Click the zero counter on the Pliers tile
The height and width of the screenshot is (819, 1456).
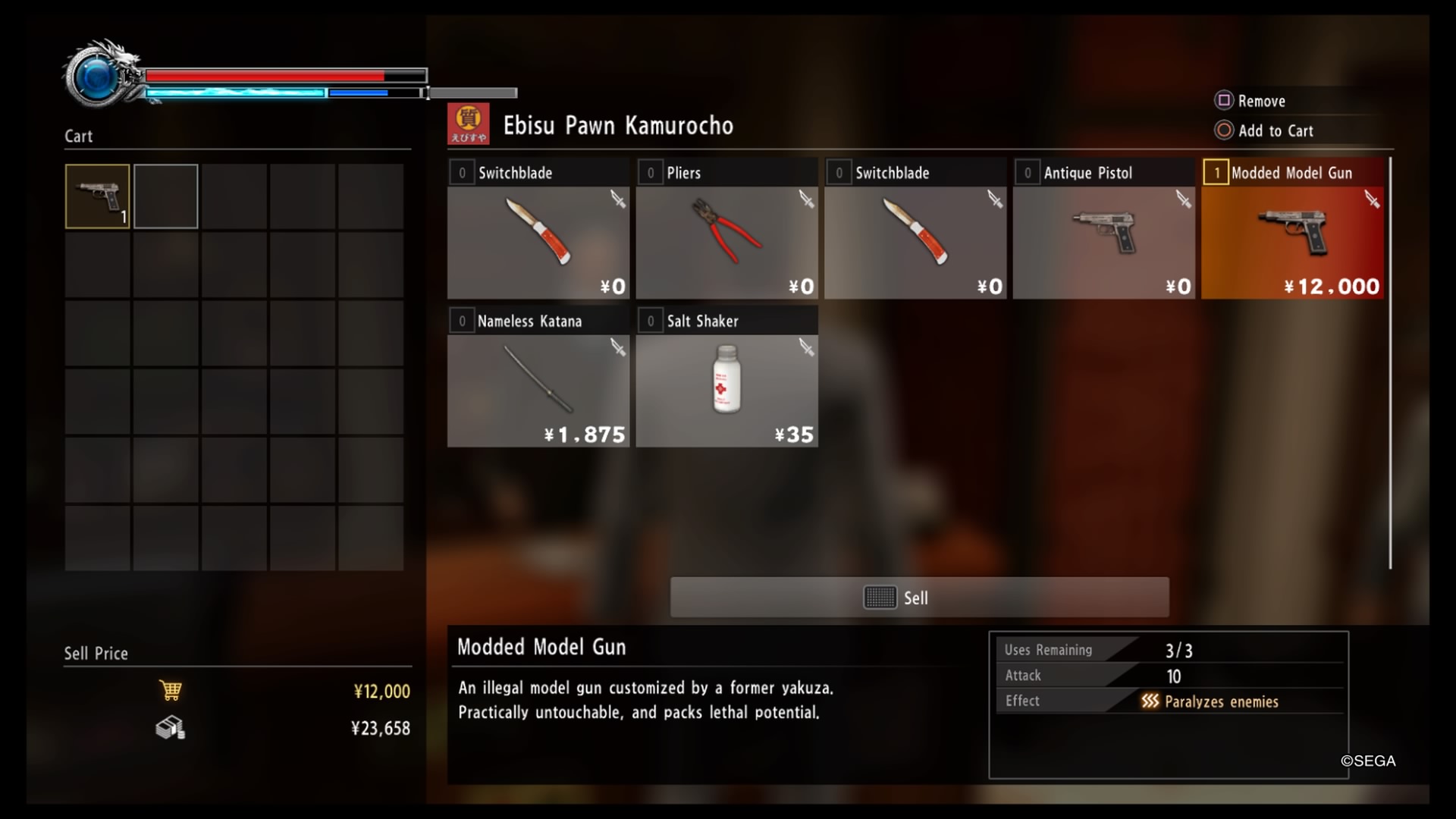(x=651, y=172)
